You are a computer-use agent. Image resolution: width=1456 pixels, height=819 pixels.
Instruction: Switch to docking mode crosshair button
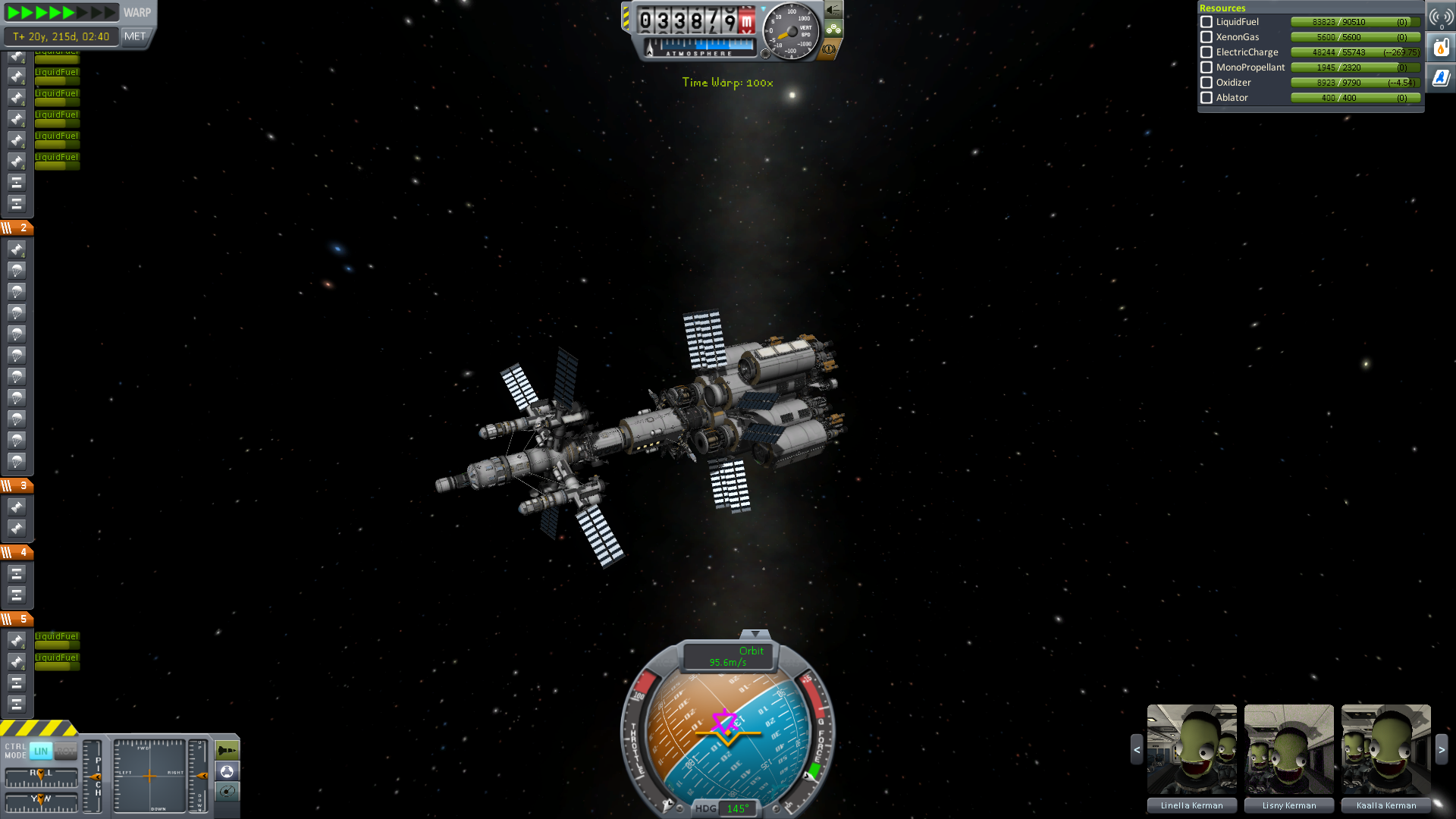pos(227,771)
